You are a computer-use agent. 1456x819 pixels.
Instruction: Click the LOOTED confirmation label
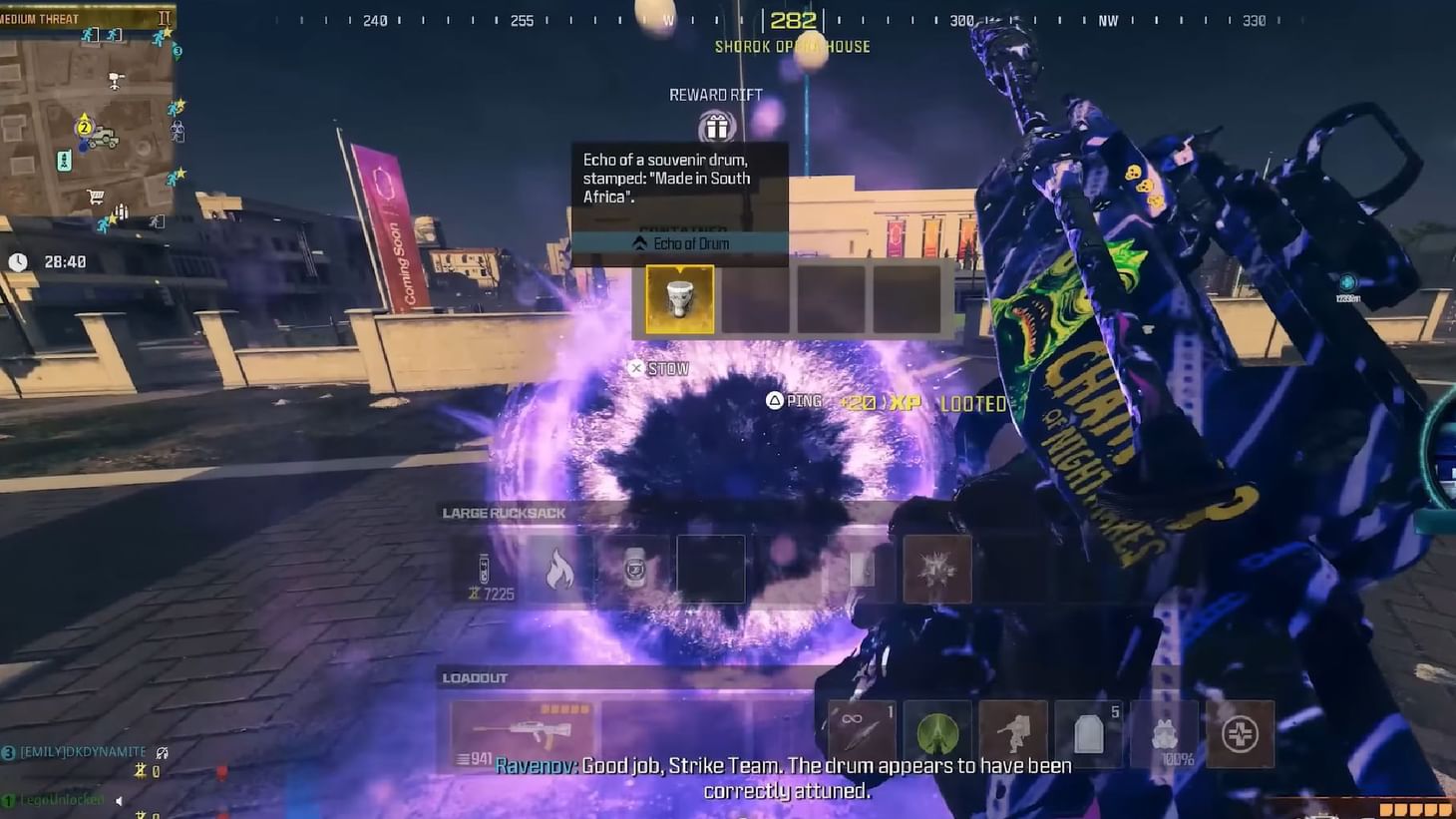(972, 403)
